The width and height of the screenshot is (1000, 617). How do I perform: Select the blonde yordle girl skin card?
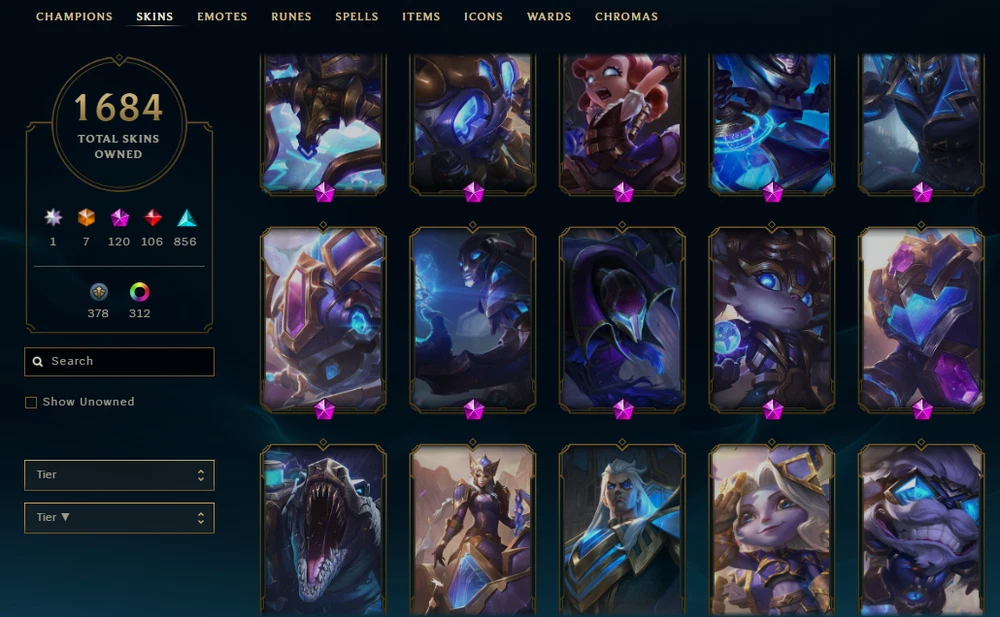[x=772, y=530]
